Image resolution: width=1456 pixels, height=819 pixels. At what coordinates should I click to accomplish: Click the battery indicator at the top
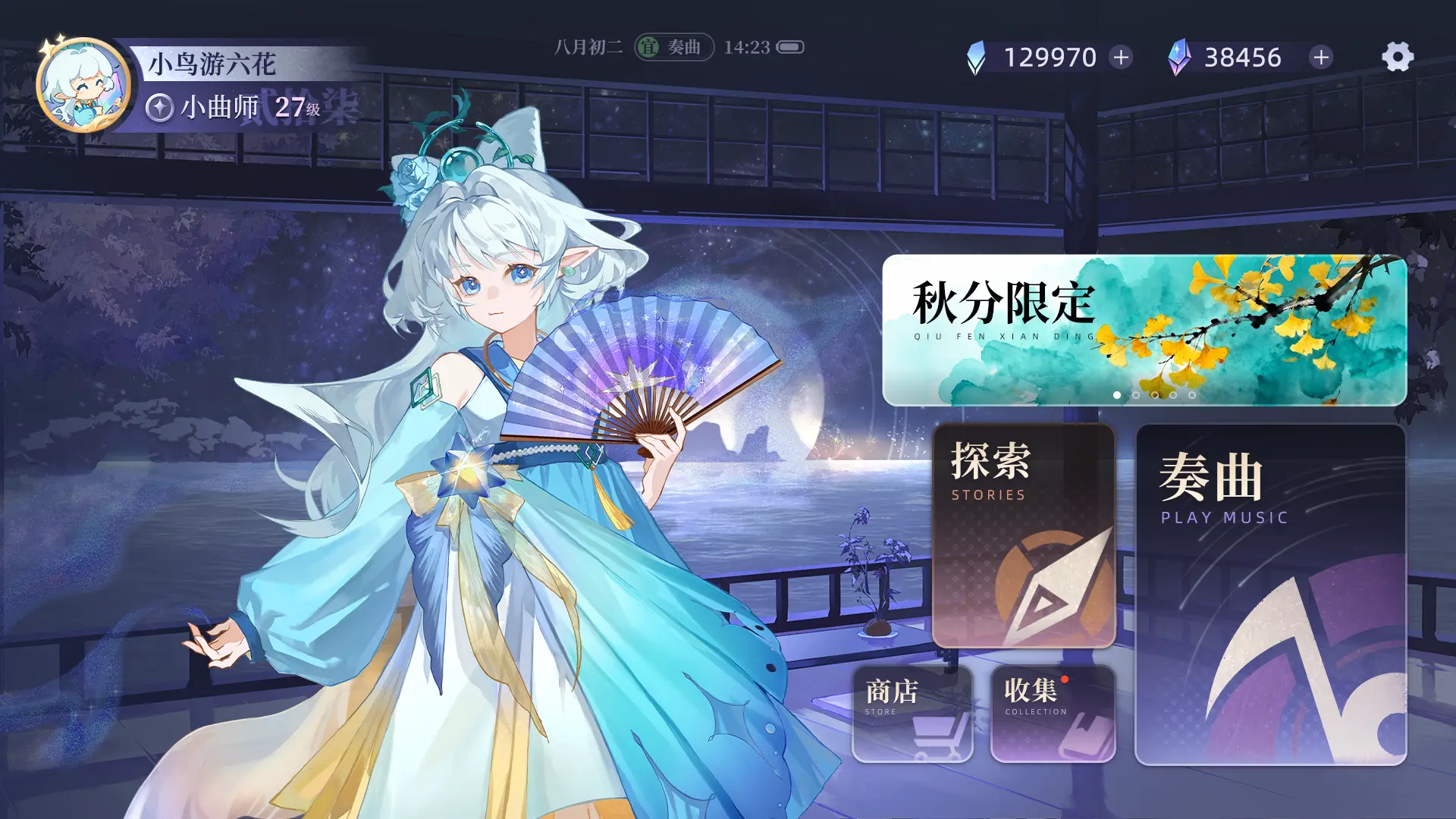789,47
